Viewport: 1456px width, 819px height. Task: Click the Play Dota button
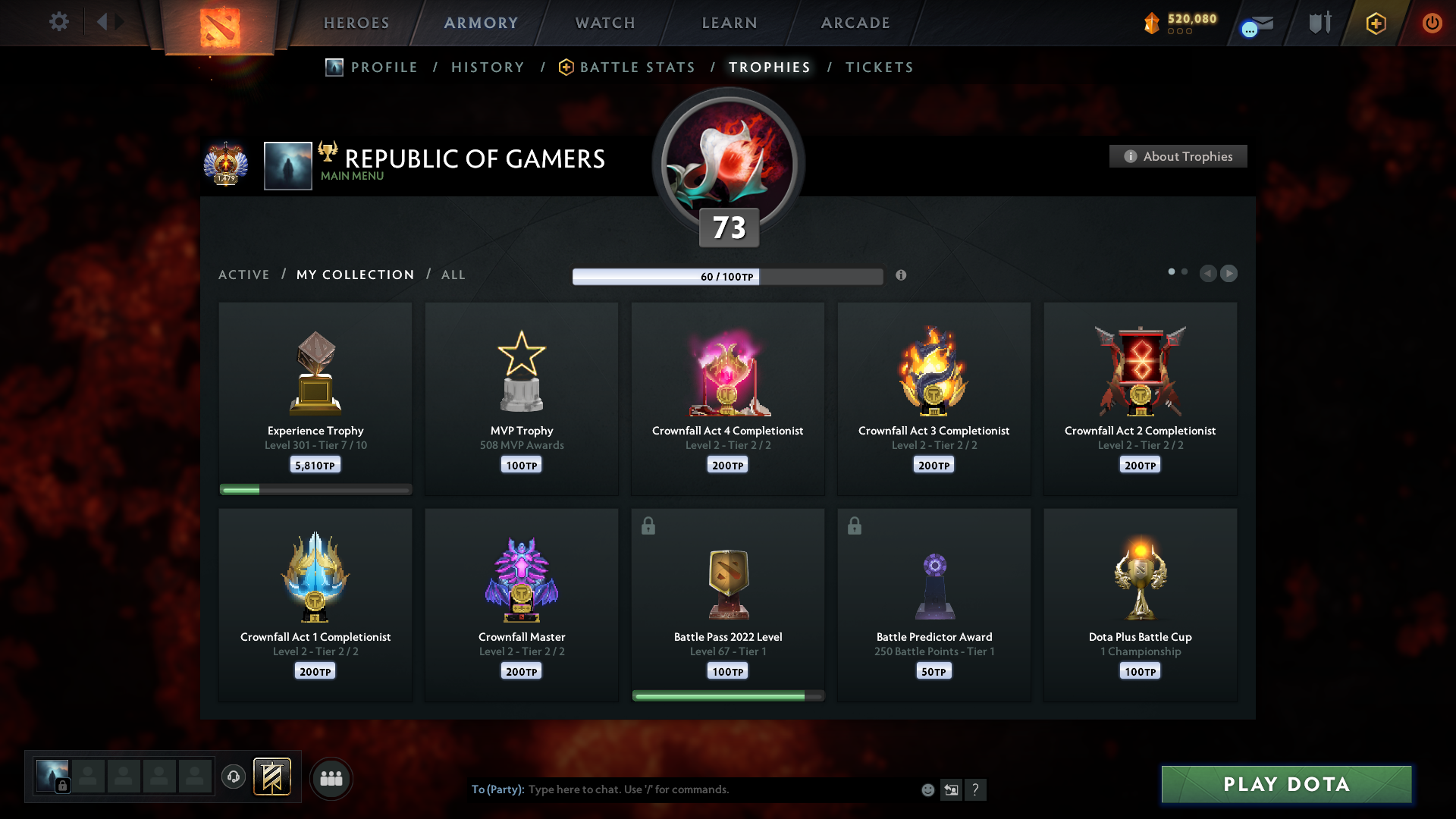pyautogui.click(x=1286, y=784)
